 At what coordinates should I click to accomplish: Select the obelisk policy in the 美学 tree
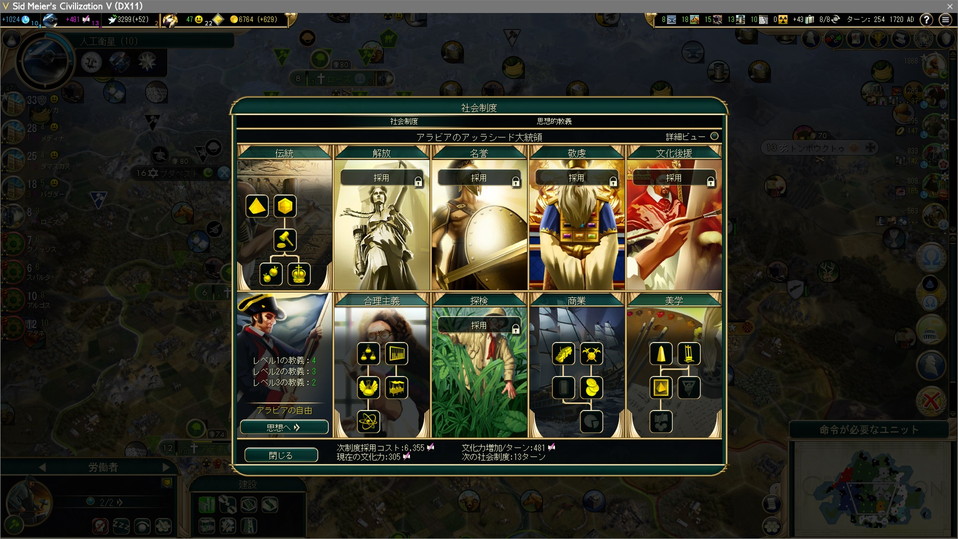(x=661, y=353)
